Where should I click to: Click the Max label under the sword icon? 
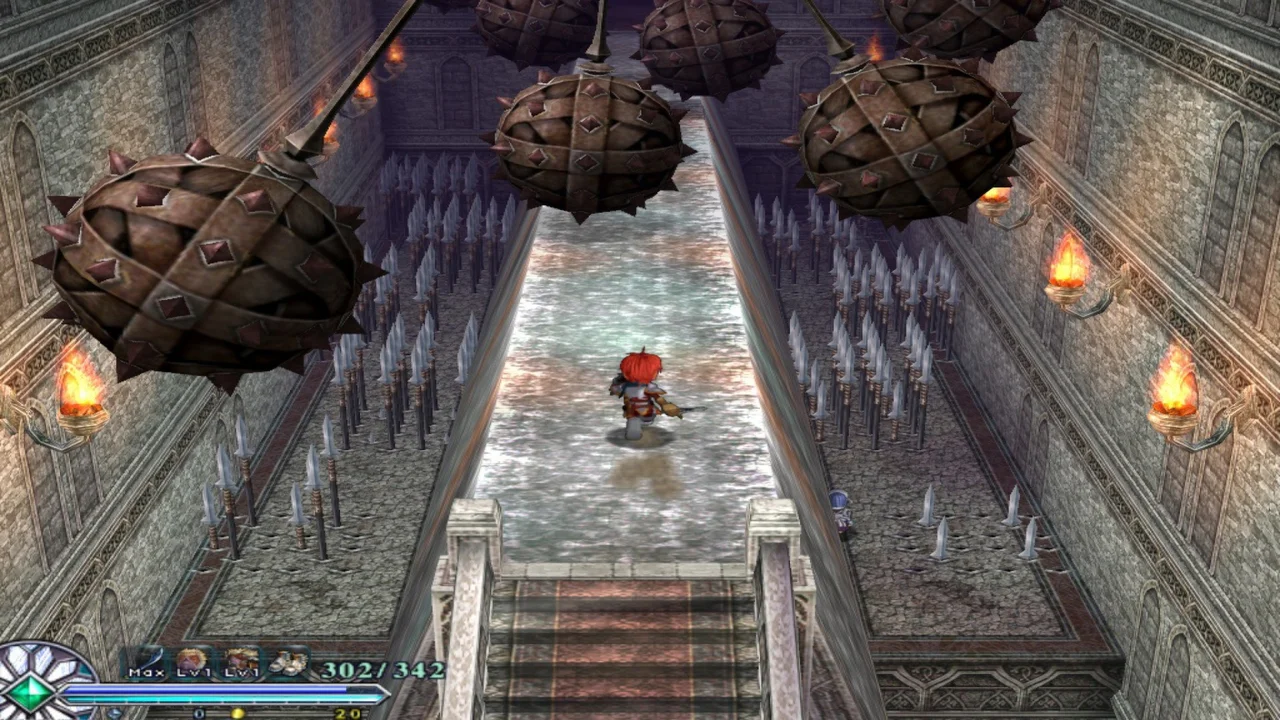click(x=146, y=671)
